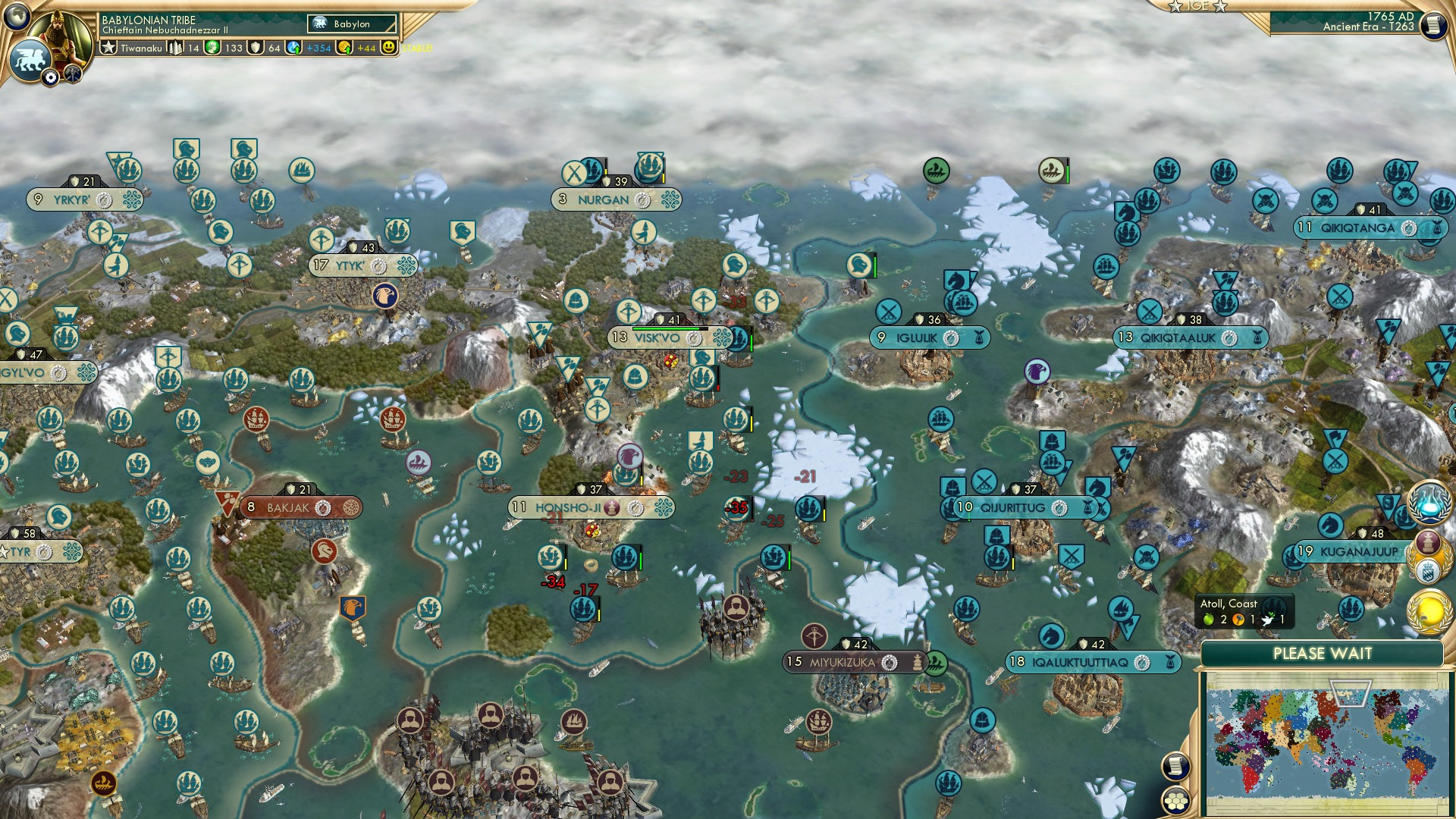Click the hammer icon under the leader portrait
1456x819 pixels.
coord(73,74)
